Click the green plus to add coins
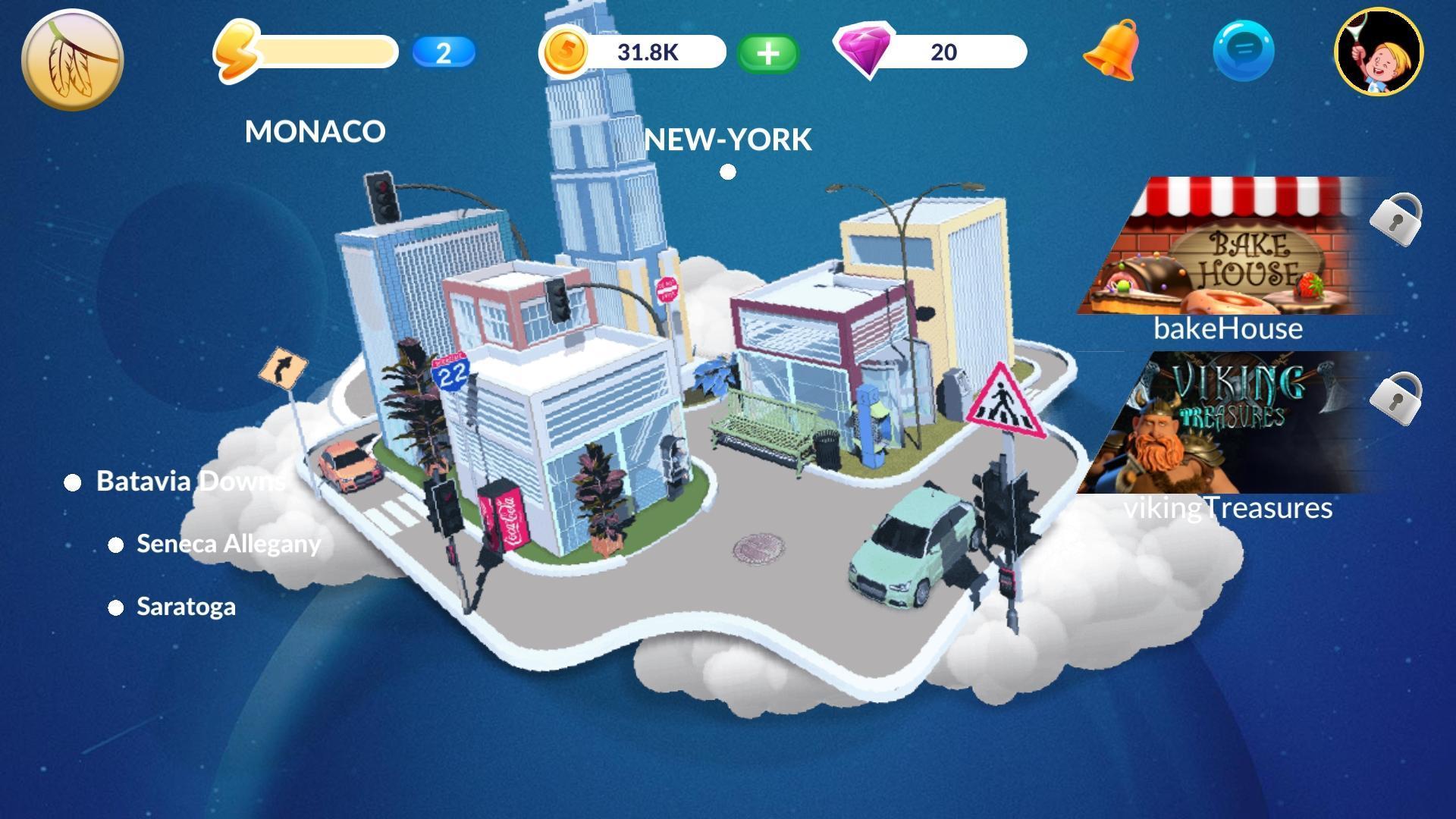Viewport: 1456px width, 819px height. (767, 53)
